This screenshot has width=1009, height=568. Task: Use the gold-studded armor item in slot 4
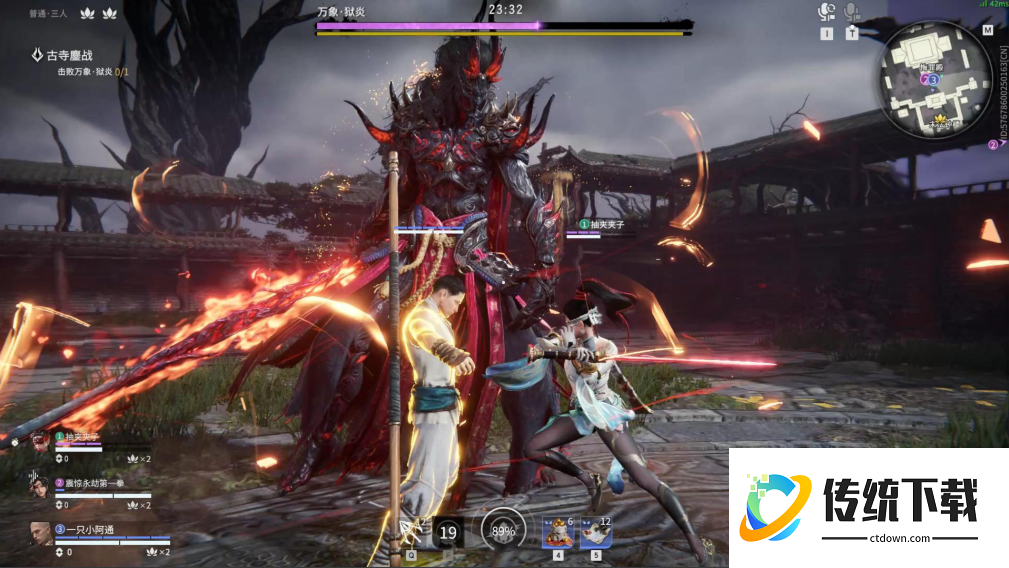pyautogui.click(x=556, y=532)
